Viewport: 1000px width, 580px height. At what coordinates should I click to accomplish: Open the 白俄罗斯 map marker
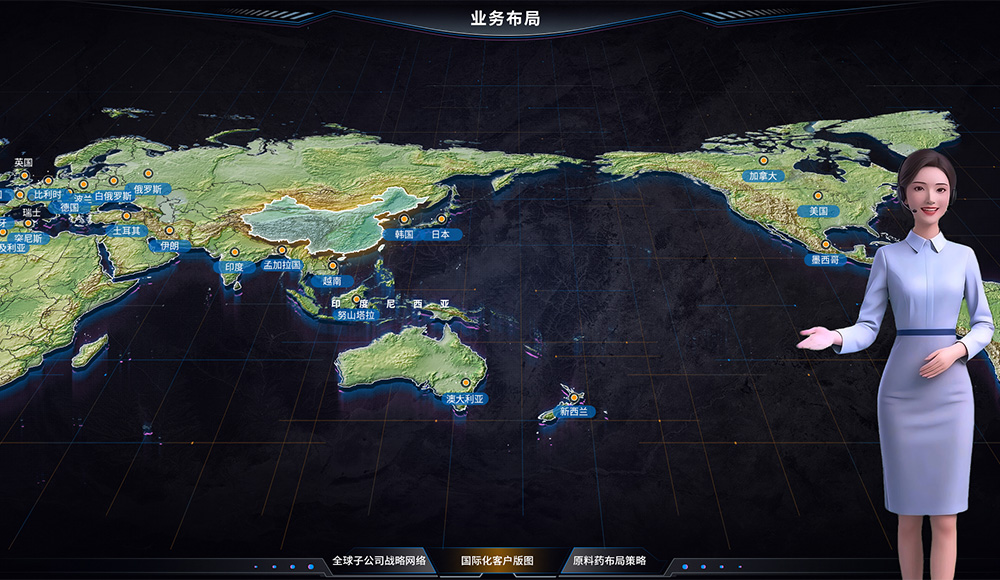coord(112,196)
